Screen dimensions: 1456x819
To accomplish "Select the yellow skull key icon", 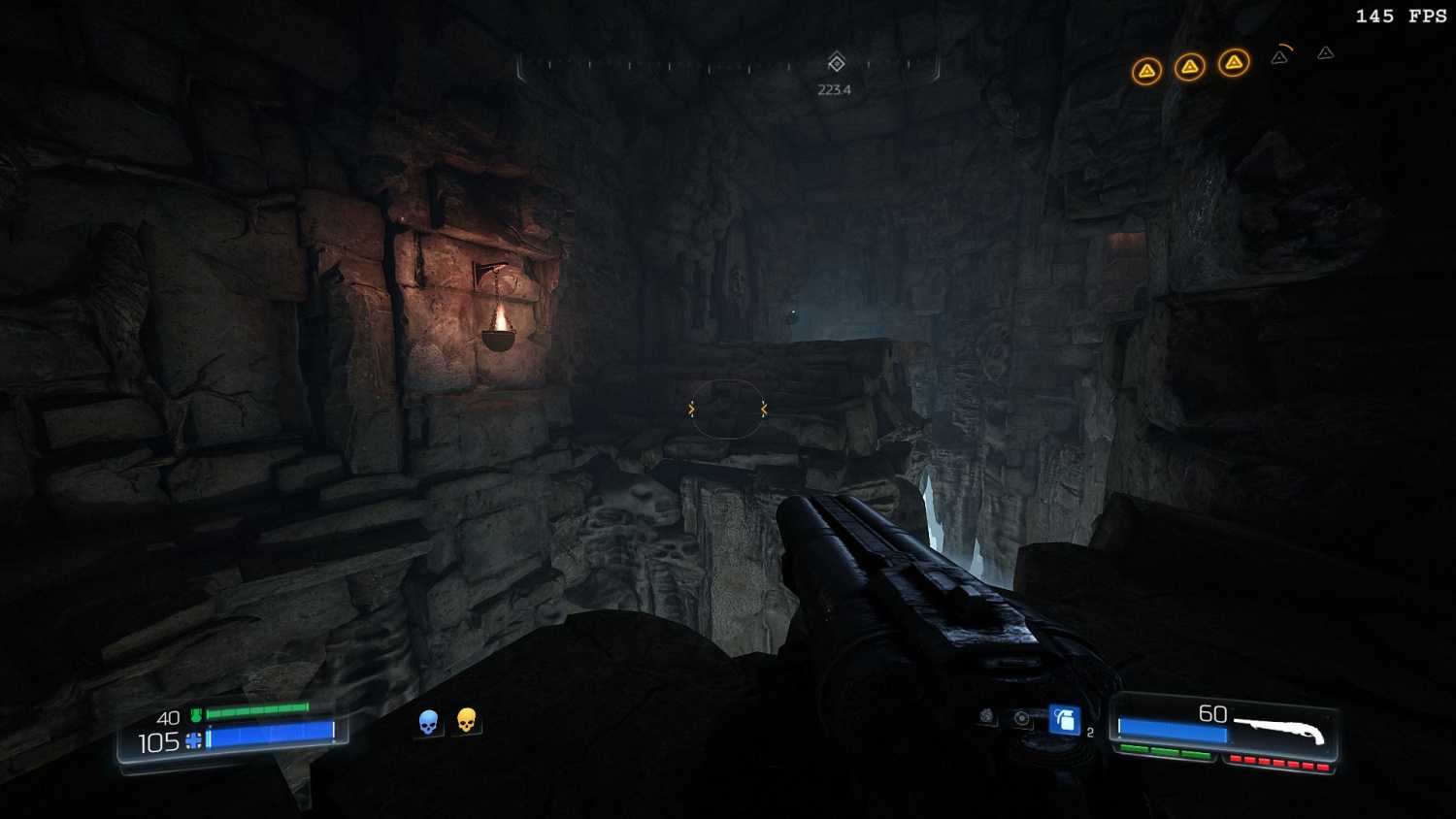I will tap(467, 720).
